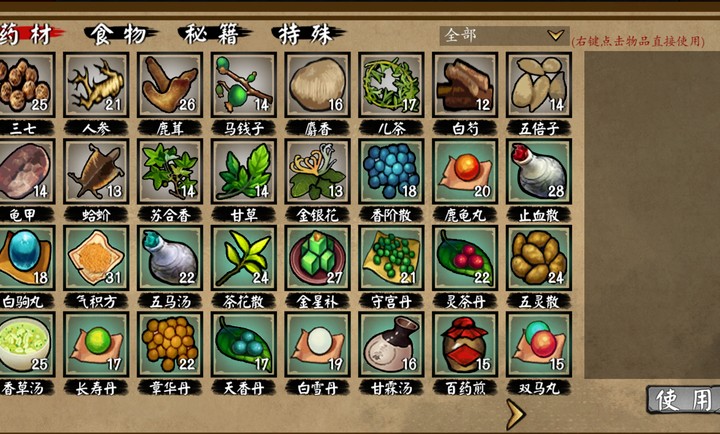Choose the 金银花 flower item
Viewport: 720px width, 434px height.
pyautogui.click(x=318, y=171)
